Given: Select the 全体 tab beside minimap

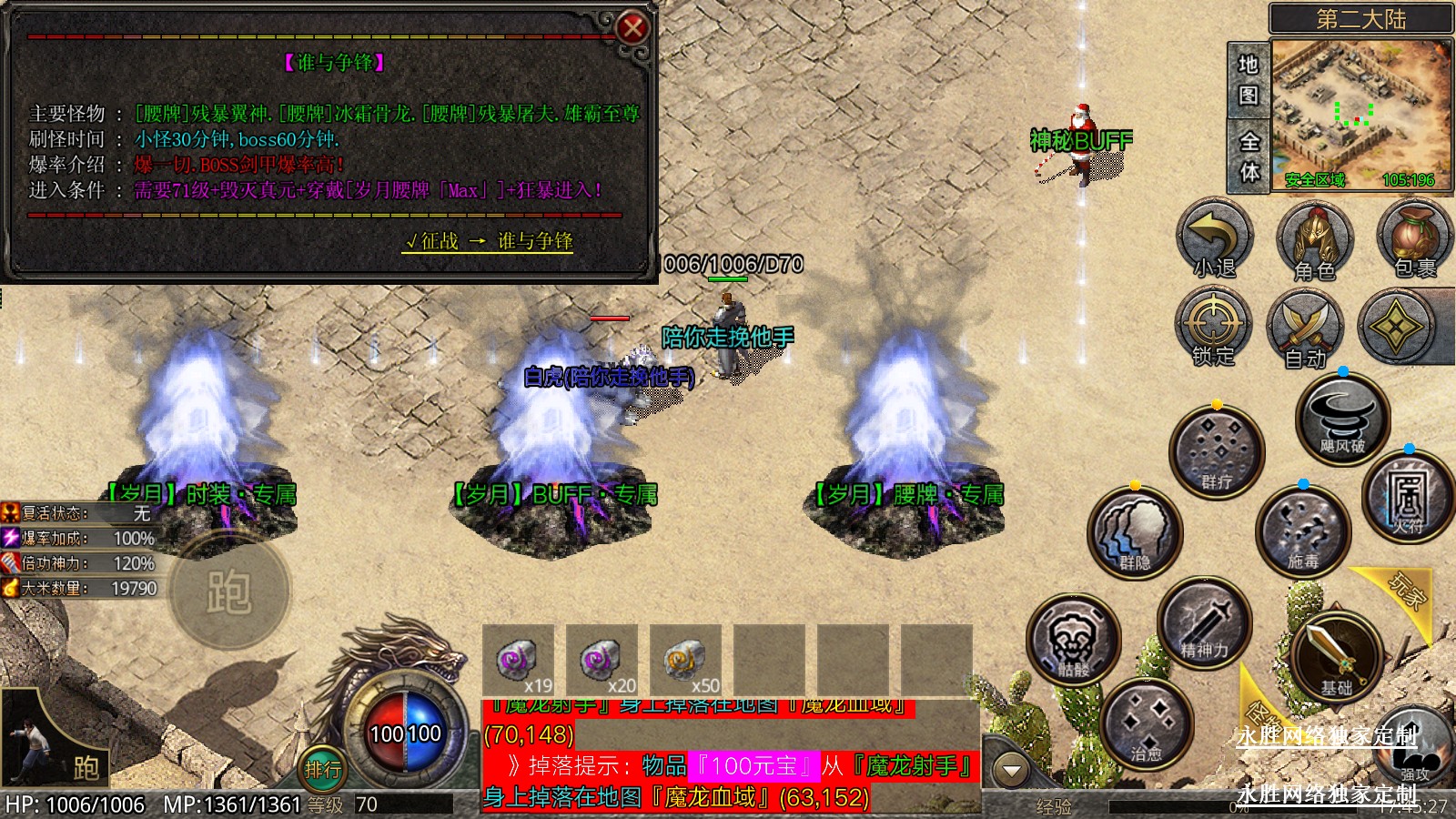Looking at the screenshot, I should (x=1249, y=157).
